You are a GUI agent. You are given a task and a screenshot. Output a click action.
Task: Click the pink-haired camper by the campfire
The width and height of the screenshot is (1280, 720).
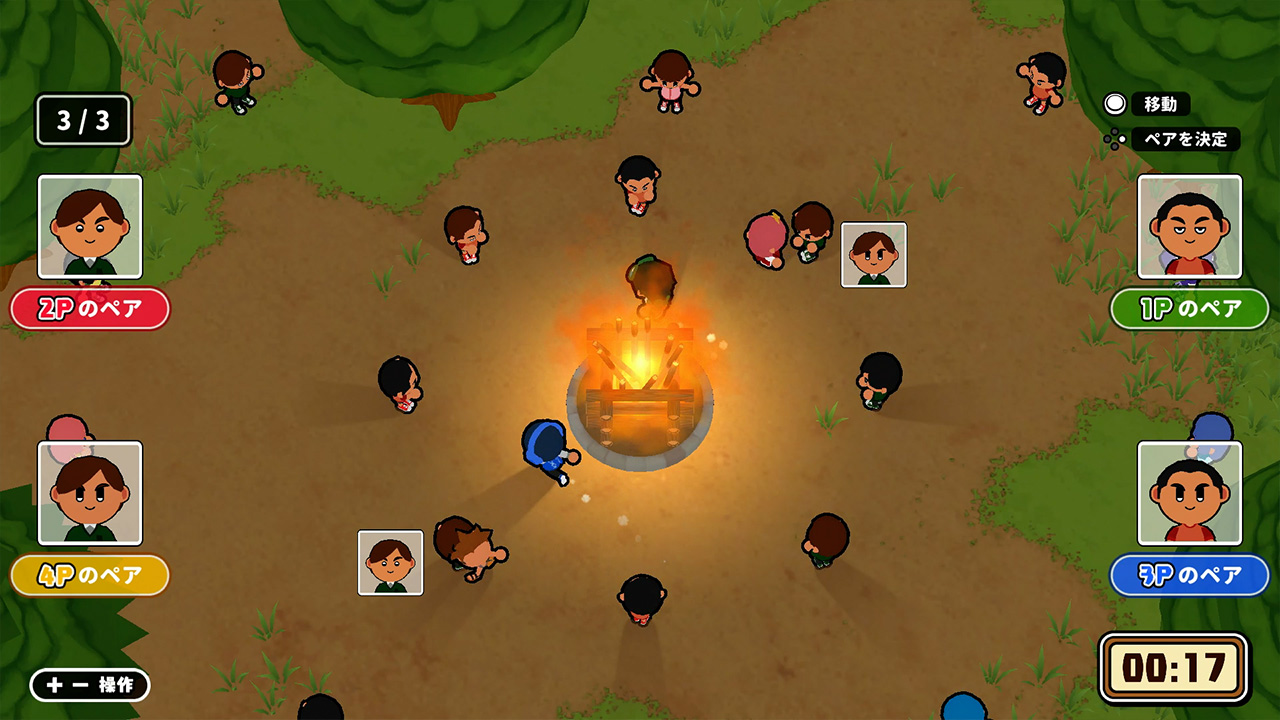click(764, 240)
